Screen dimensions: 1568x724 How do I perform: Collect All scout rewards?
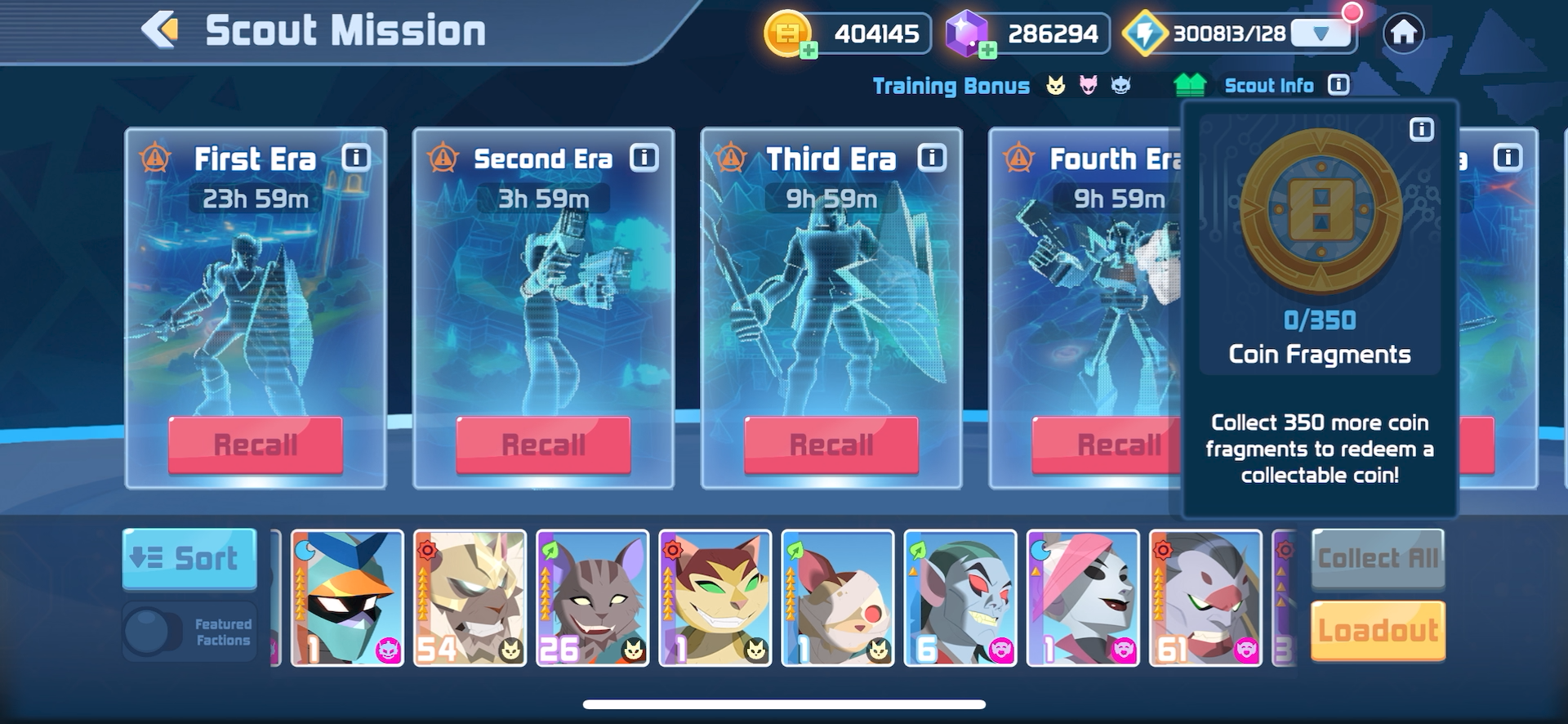1378,559
